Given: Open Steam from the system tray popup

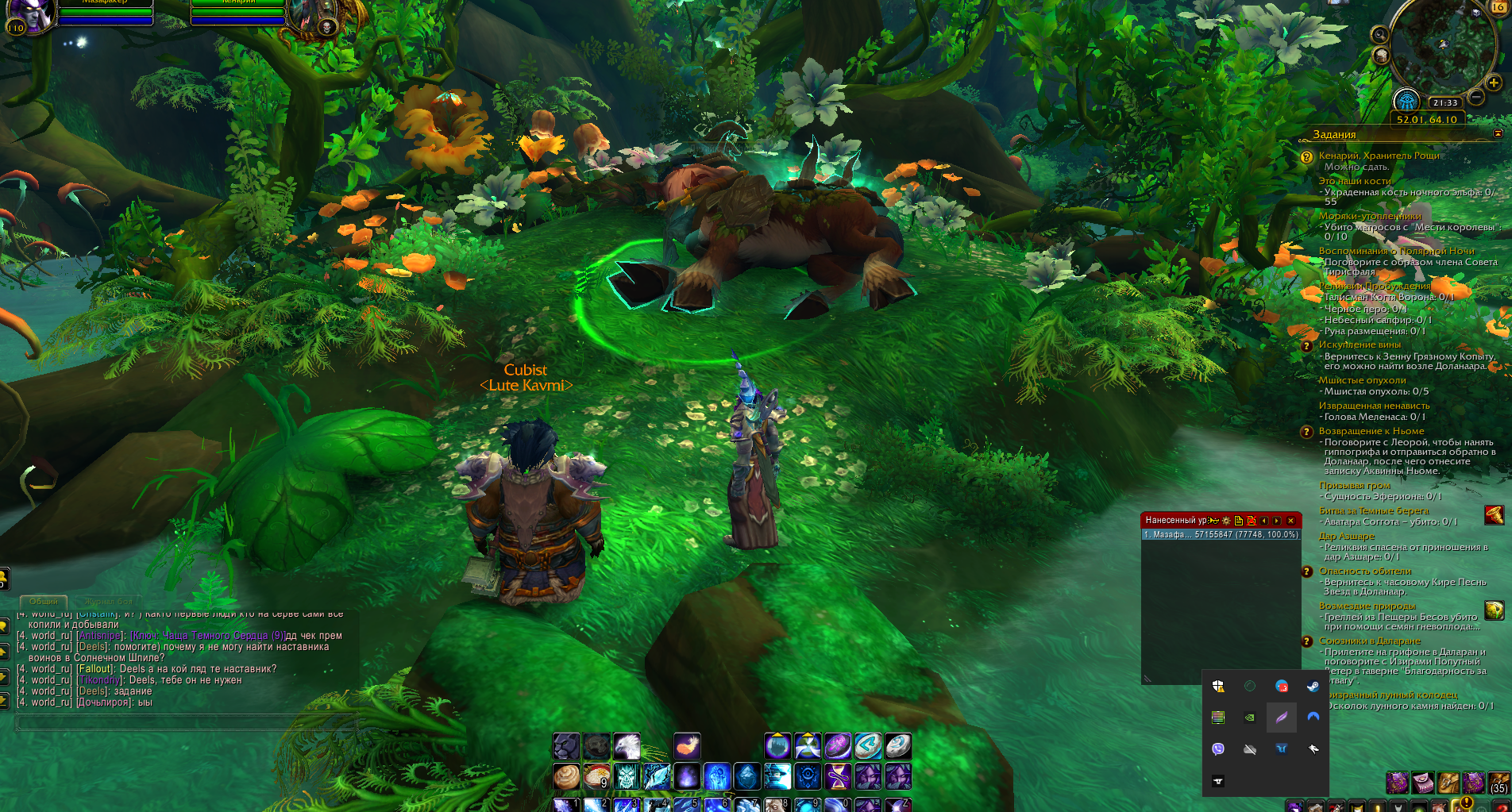Looking at the screenshot, I should pyautogui.click(x=1313, y=686).
